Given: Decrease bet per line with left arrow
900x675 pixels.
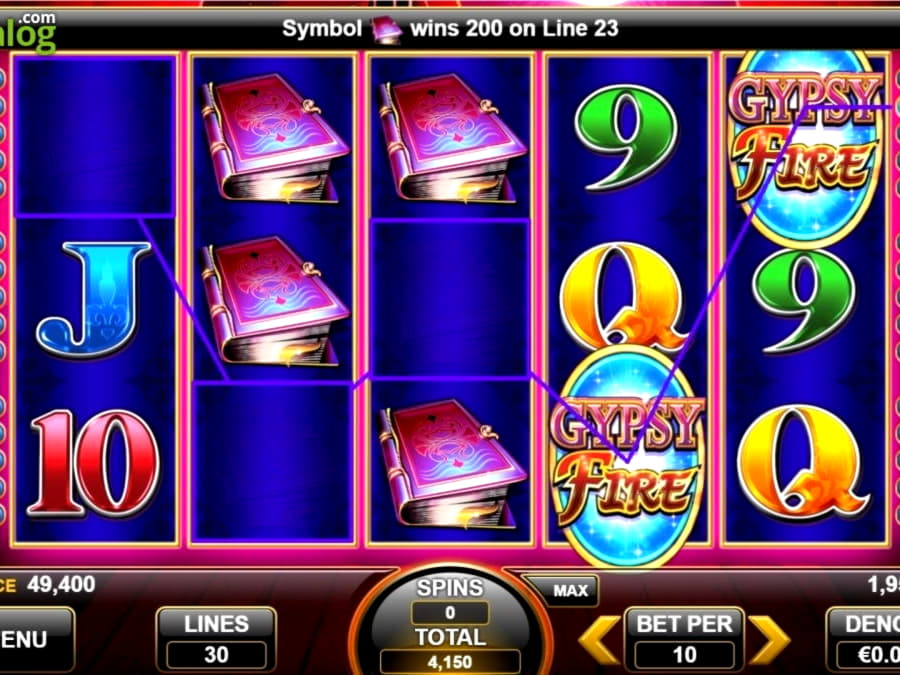Looking at the screenshot, I should click(x=600, y=640).
